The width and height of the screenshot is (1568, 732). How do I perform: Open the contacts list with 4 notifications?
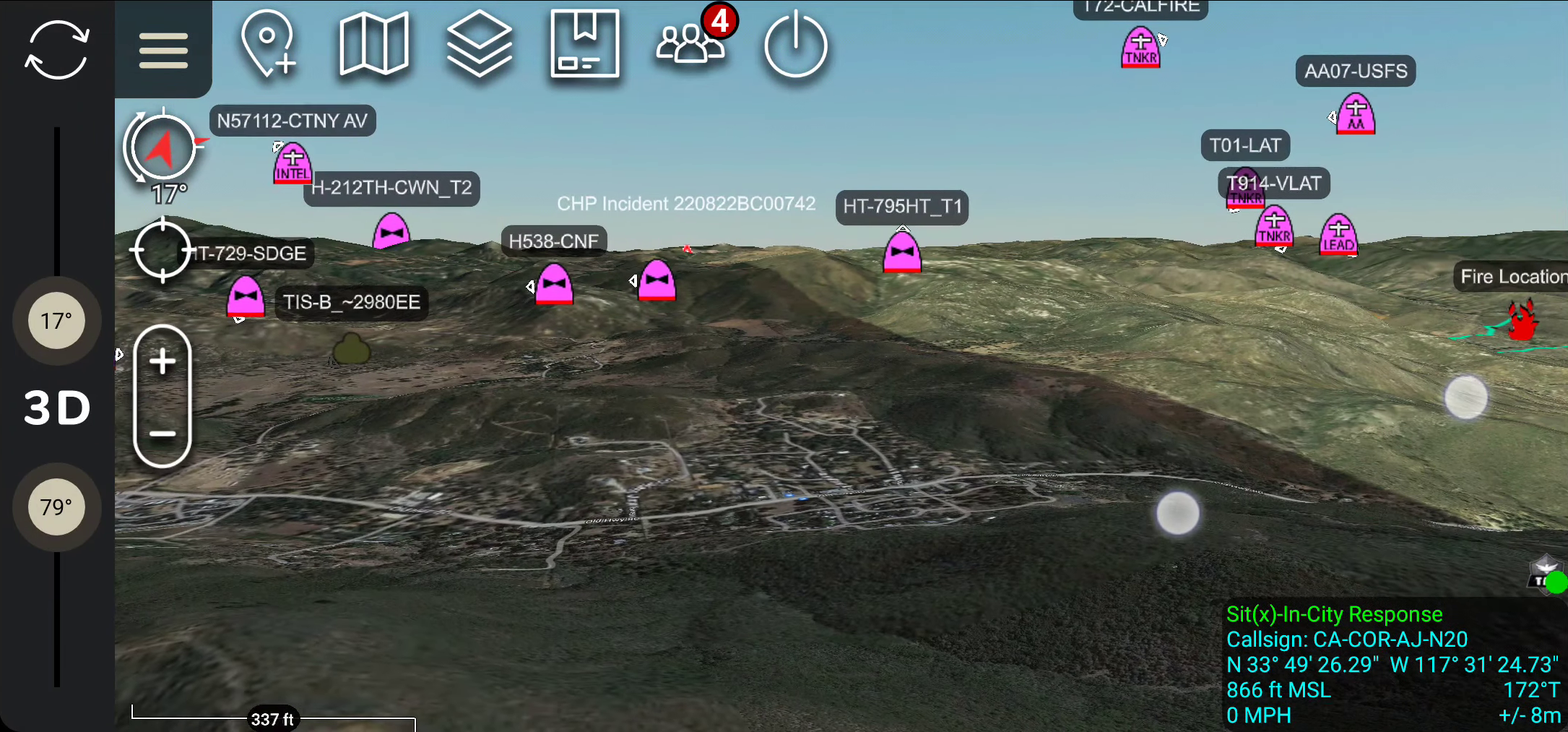coord(690,45)
